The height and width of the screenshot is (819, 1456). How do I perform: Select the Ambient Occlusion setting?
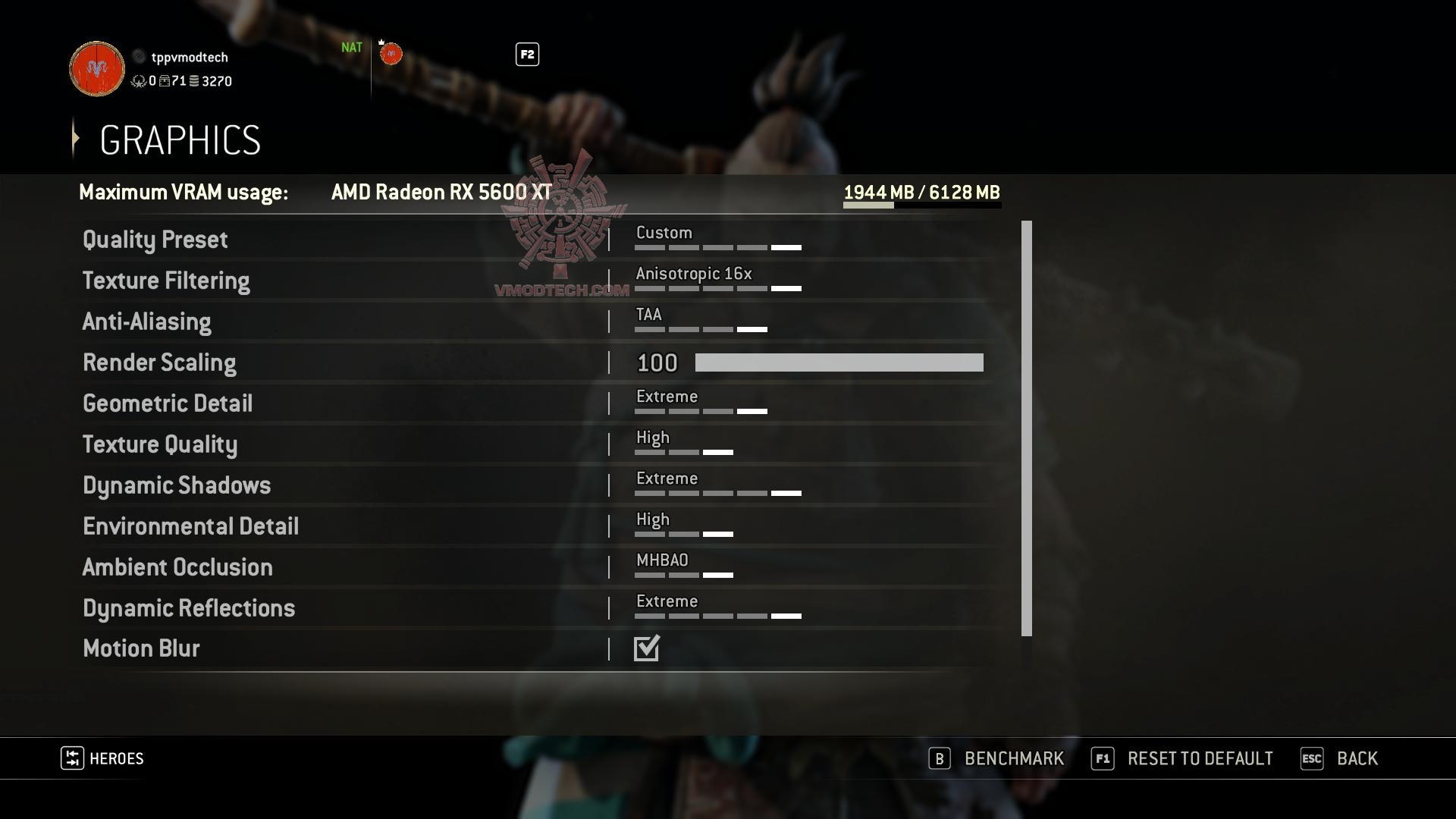[177, 567]
